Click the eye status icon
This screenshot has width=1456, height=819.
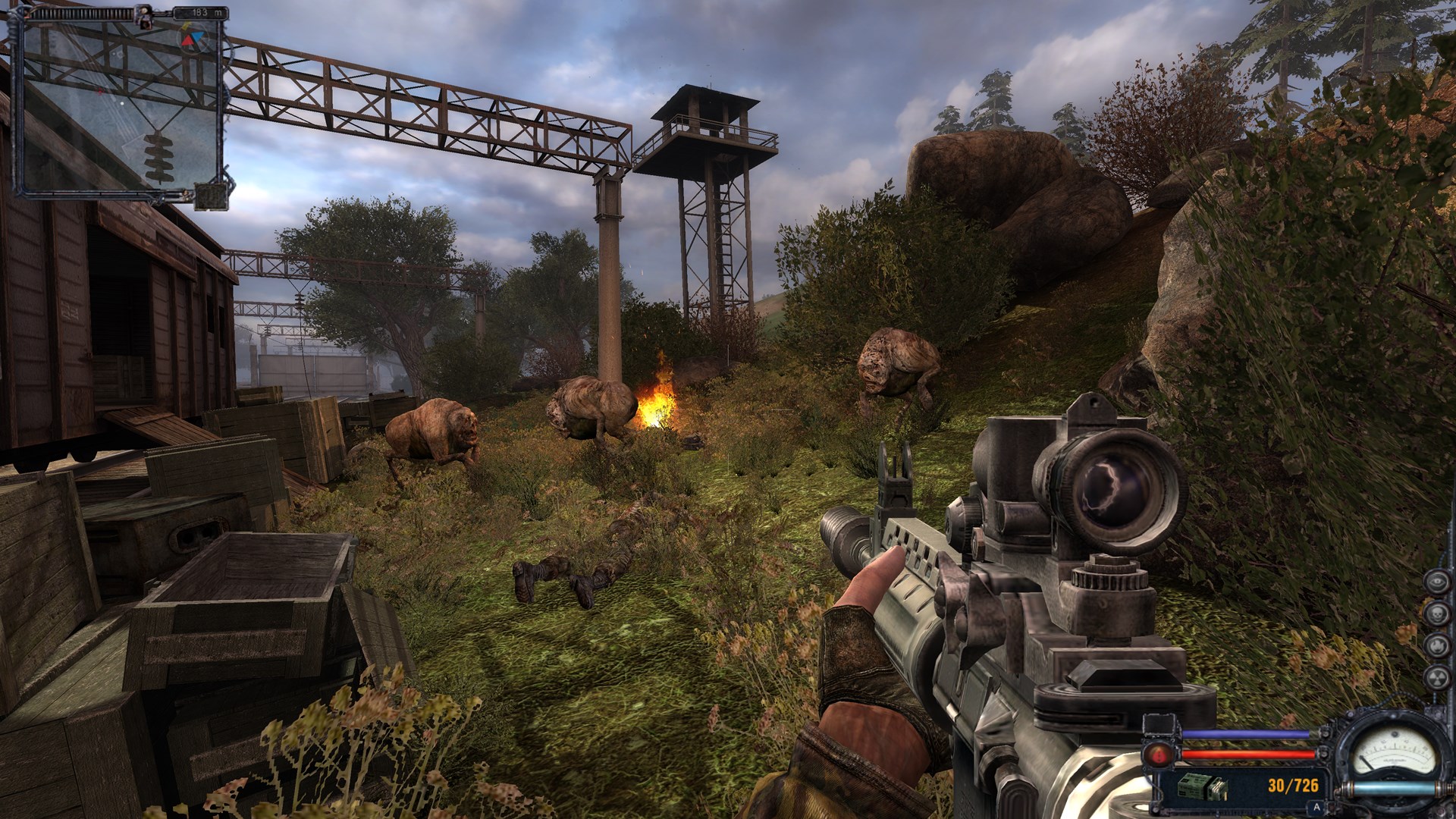1436,582
